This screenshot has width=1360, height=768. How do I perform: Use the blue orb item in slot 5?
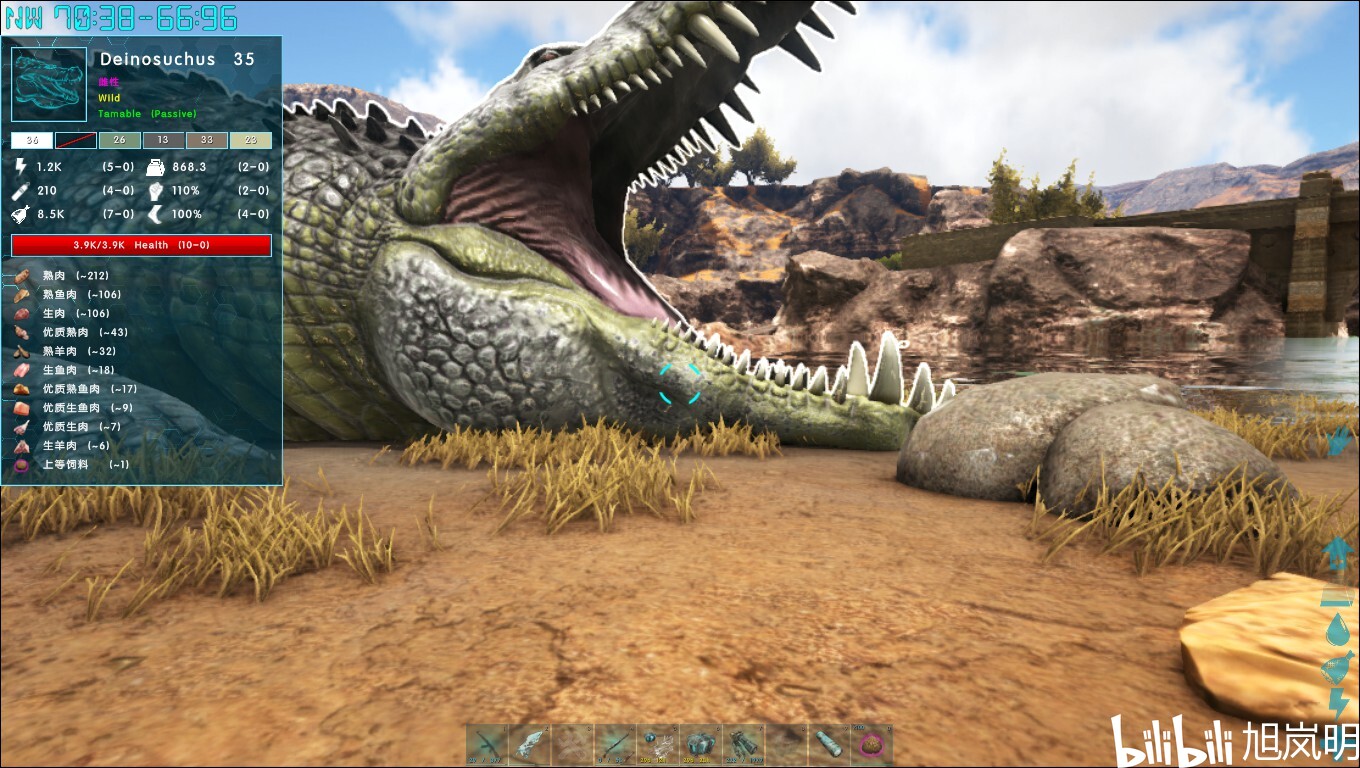[x=658, y=745]
